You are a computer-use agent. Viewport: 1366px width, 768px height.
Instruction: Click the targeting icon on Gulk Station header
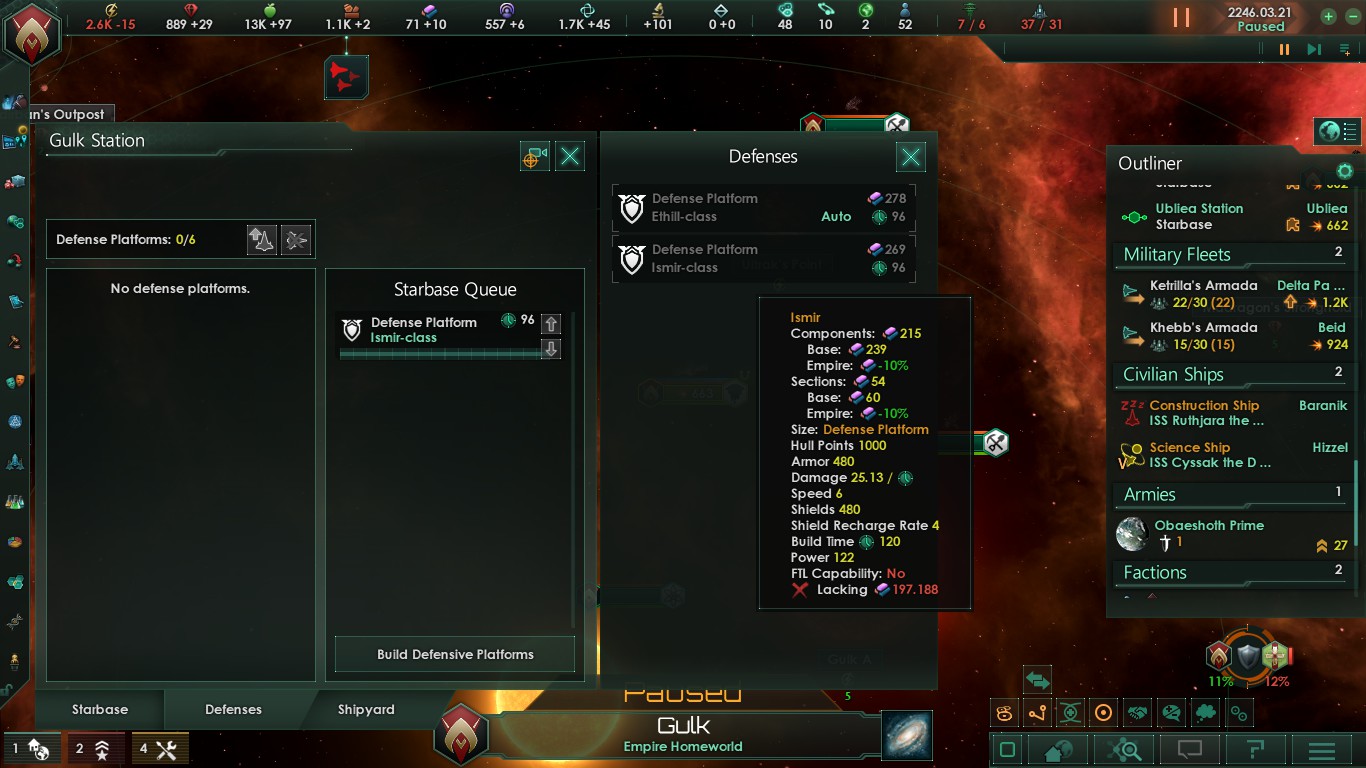click(534, 156)
